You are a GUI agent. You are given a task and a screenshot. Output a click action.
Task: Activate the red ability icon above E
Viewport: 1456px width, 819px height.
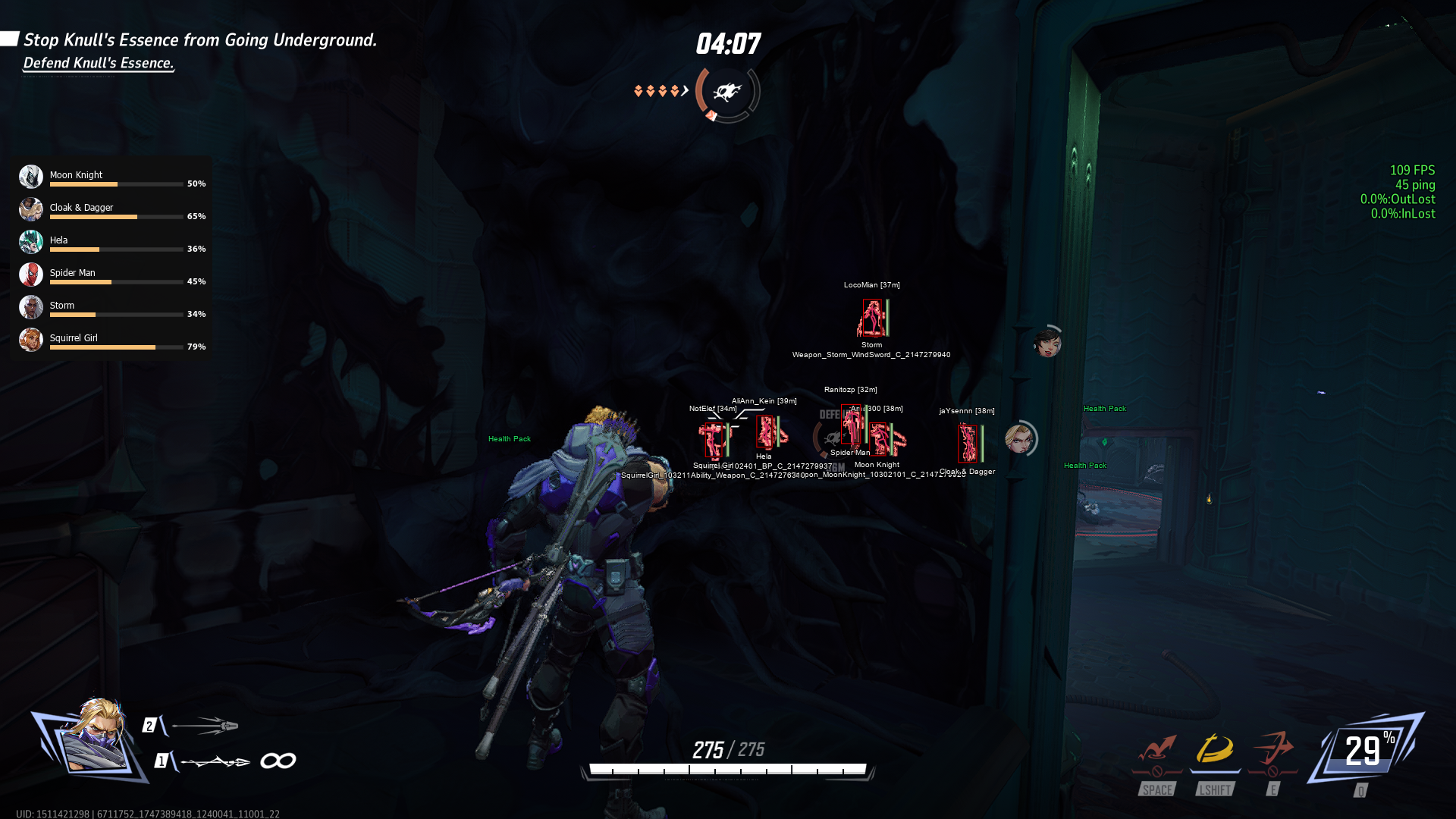pyautogui.click(x=1273, y=749)
